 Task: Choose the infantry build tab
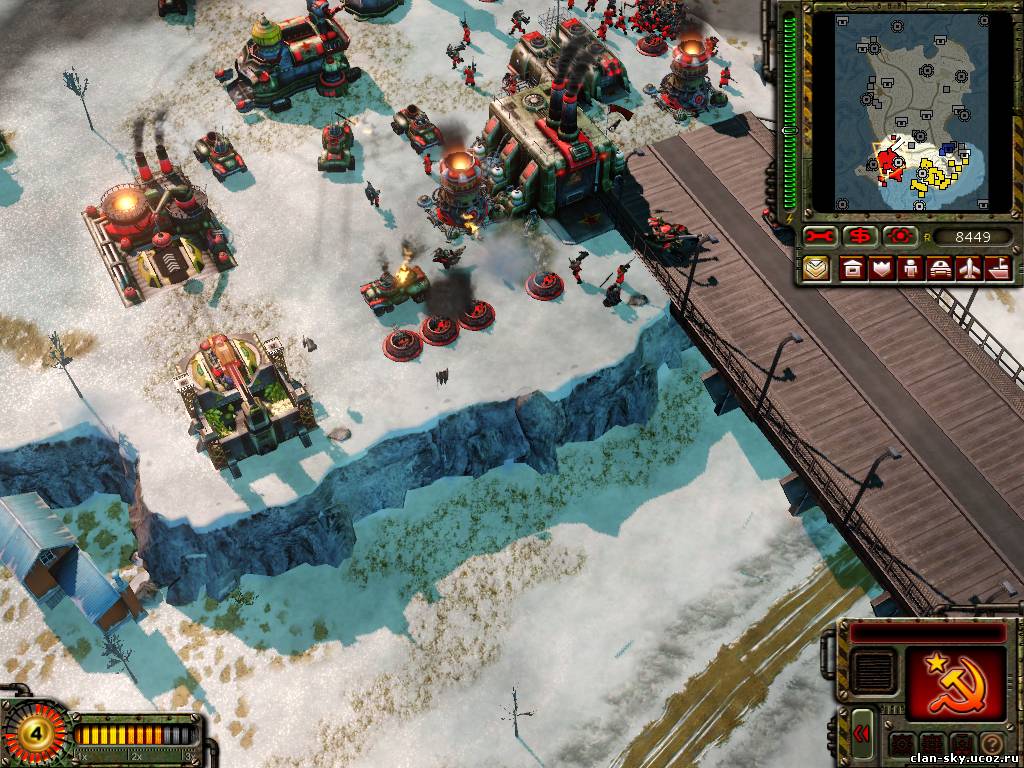(911, 269)
